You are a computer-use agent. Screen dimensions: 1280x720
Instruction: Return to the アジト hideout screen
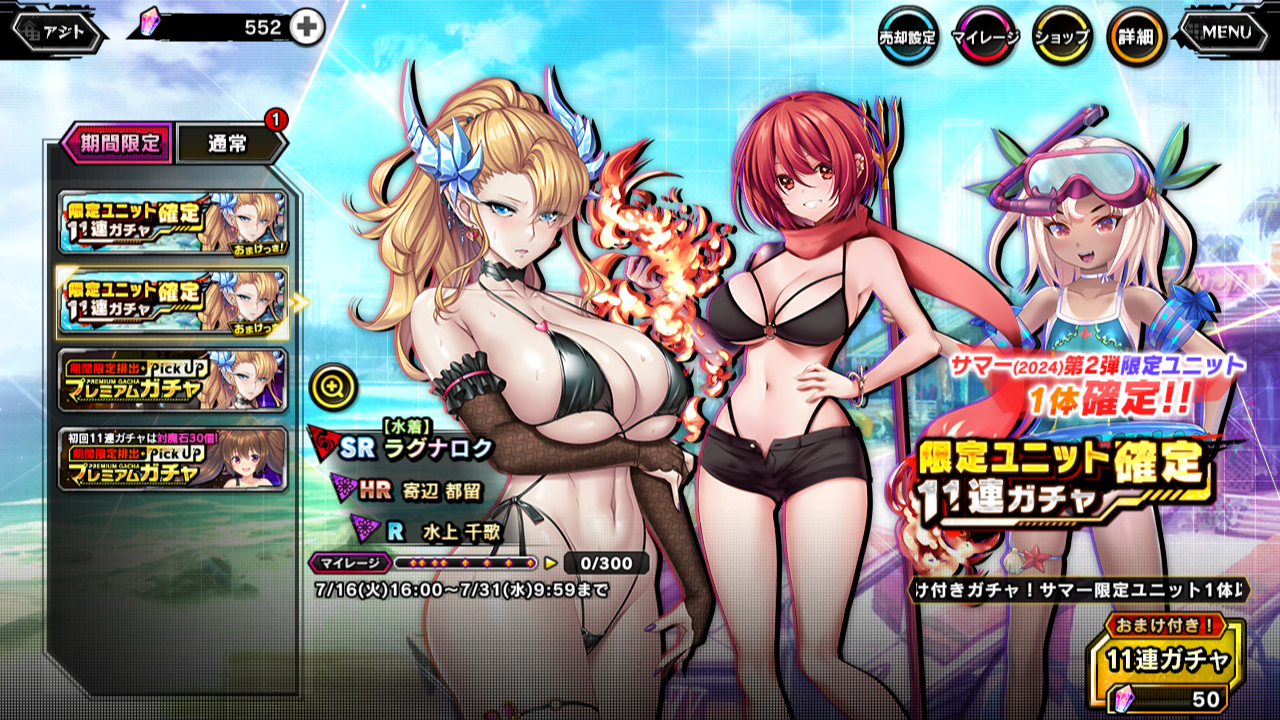pos(57,31)
